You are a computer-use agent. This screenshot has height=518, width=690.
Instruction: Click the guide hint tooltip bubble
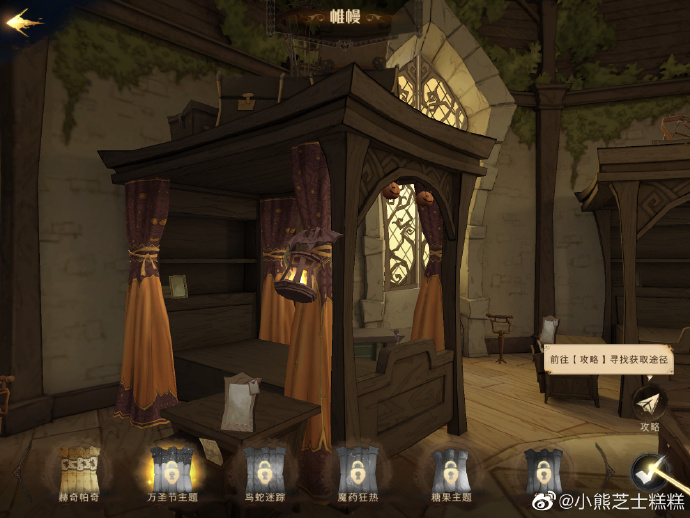tap(607, 360)
